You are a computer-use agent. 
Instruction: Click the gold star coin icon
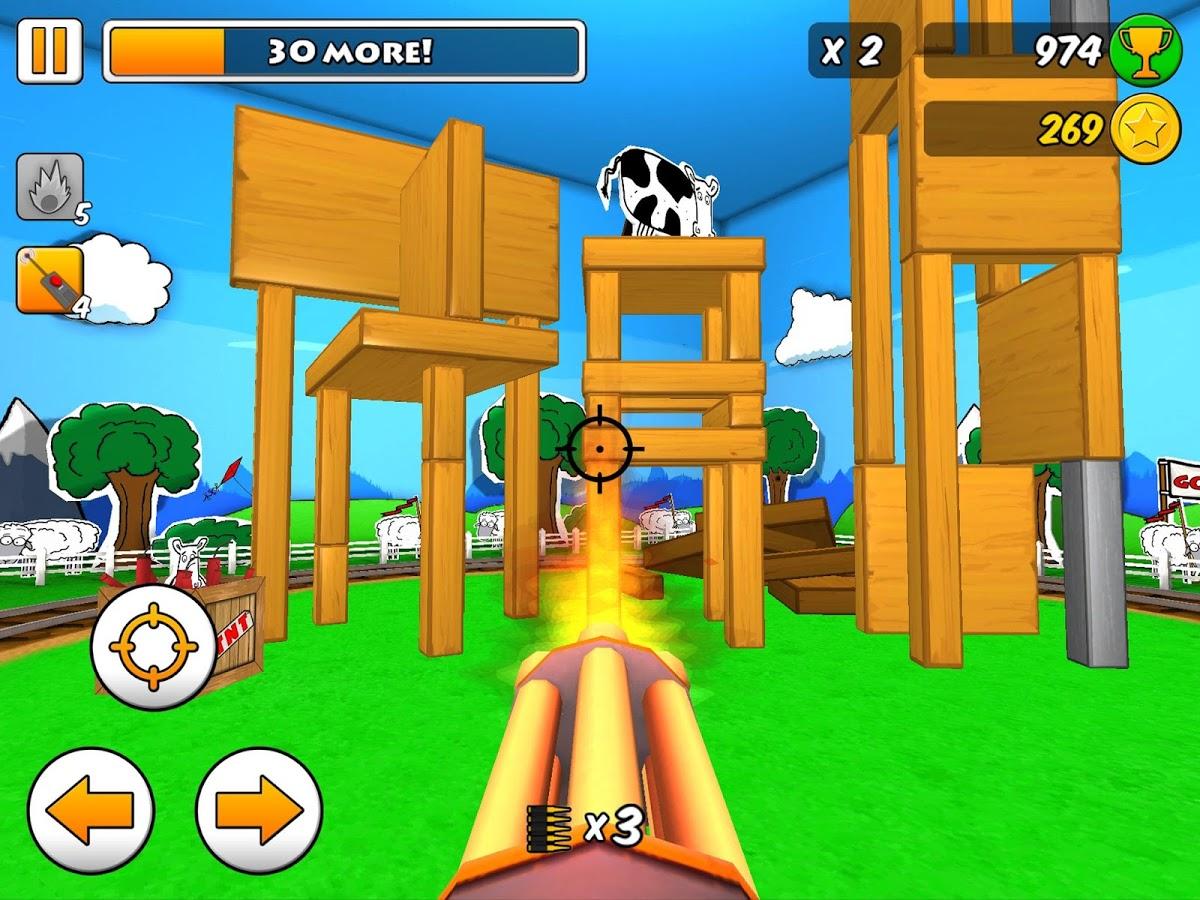pos(1145,129)
